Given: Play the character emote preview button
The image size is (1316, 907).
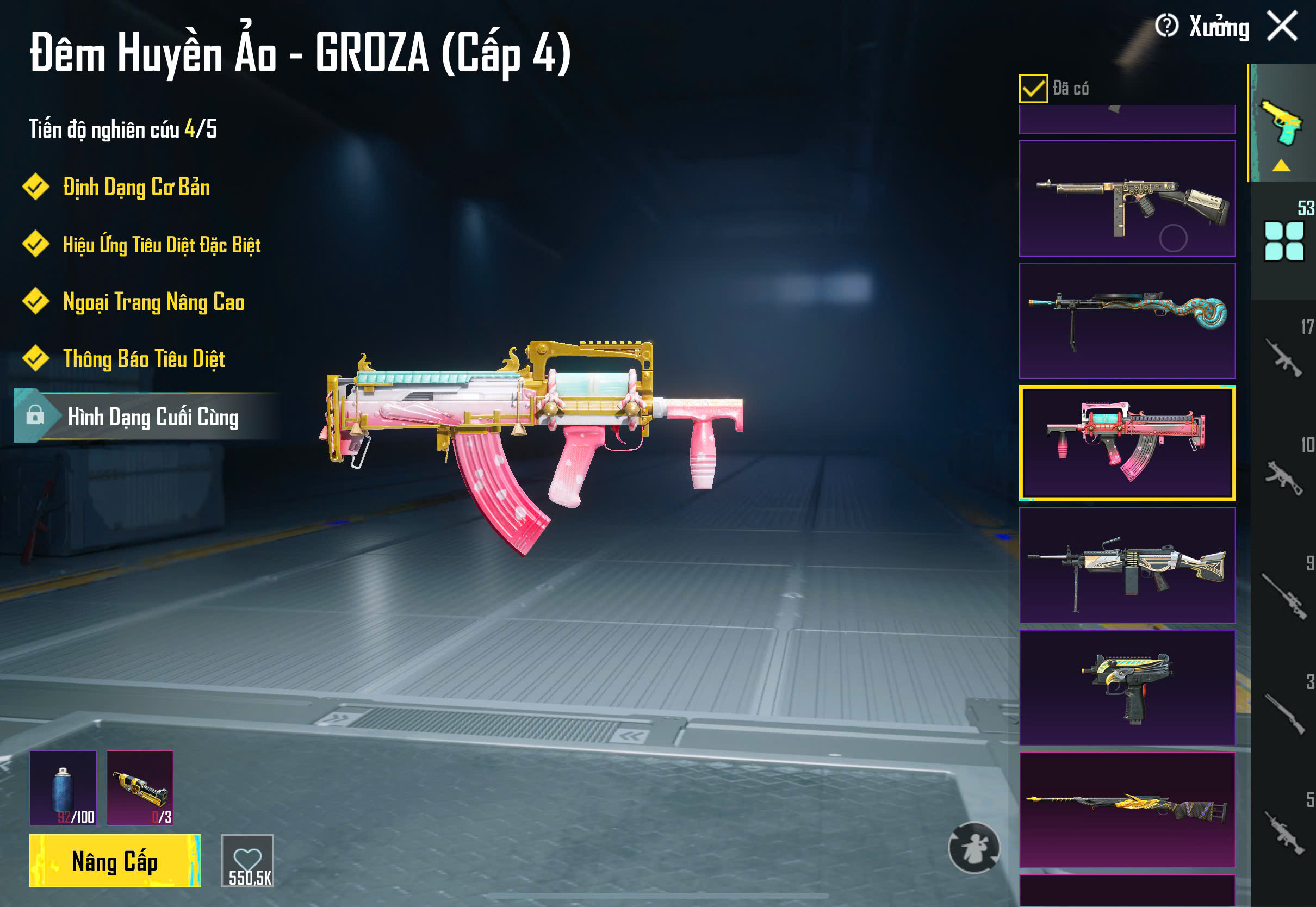Looking at the screenshot, I should pyautogui.click(x=974, y=848).
